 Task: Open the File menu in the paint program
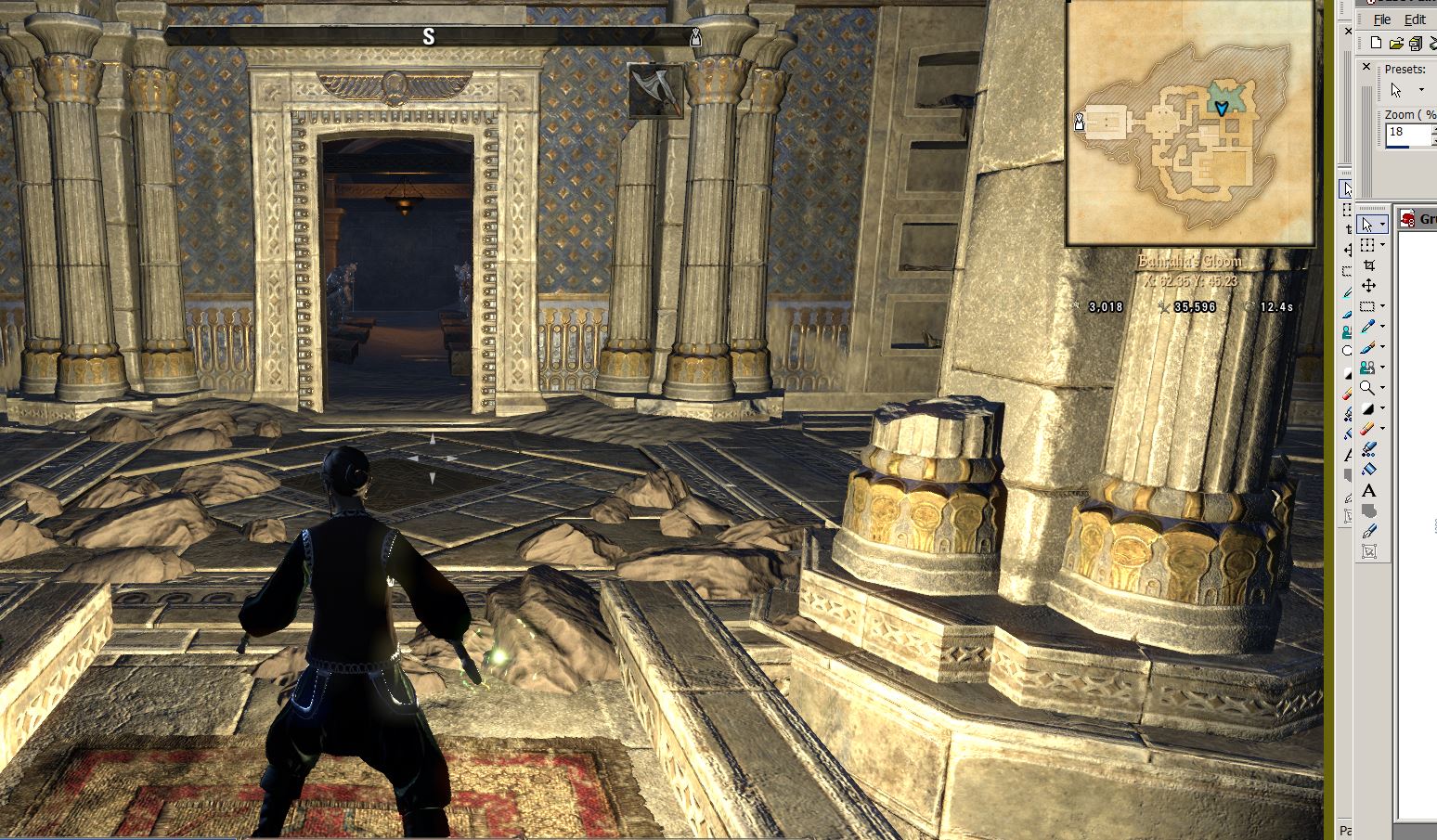[1382, 19]
